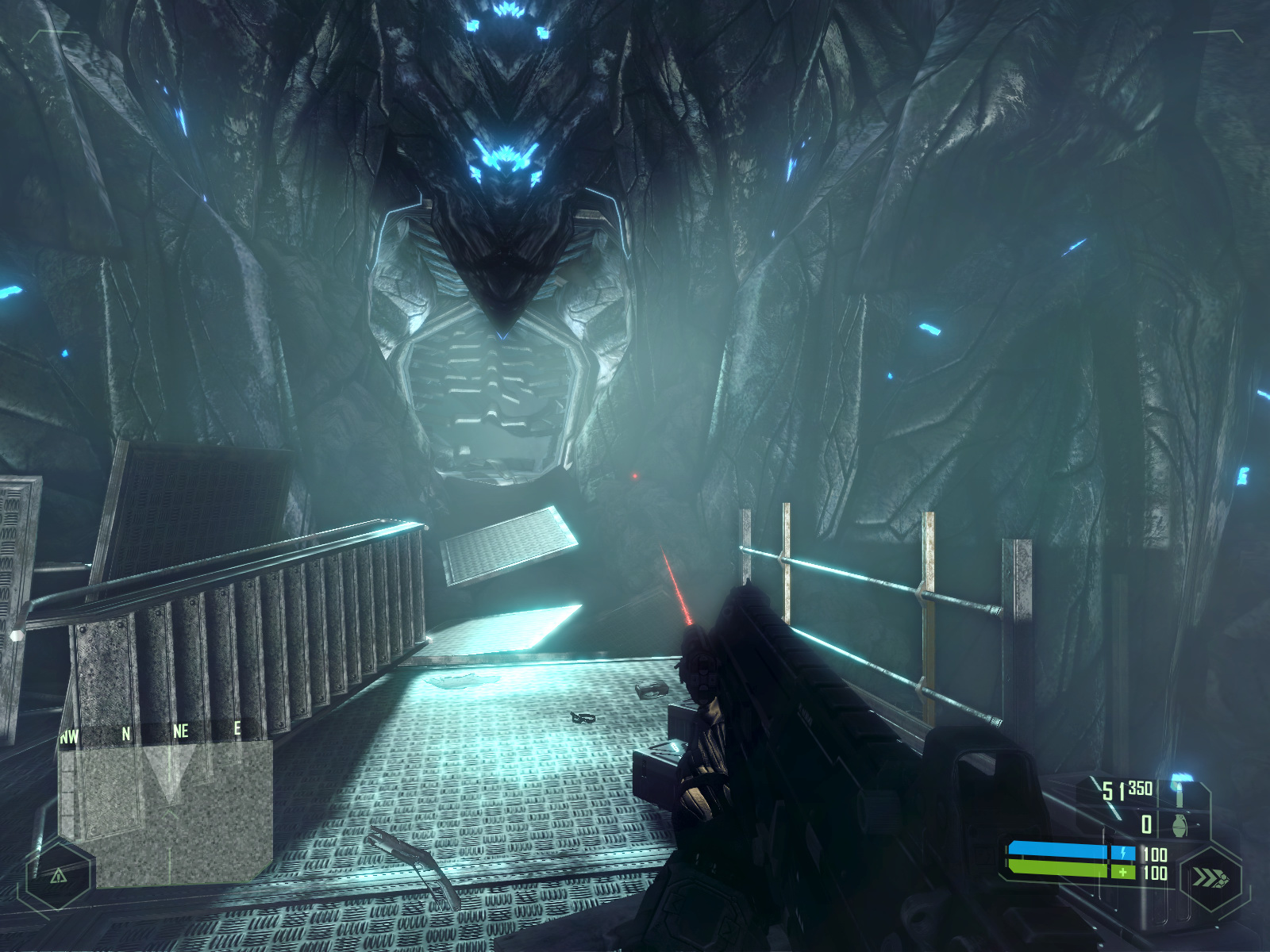This screenshot has height=952, width=1270.
Task: Click the compass heading strip above the minimap
Action: 151,733
